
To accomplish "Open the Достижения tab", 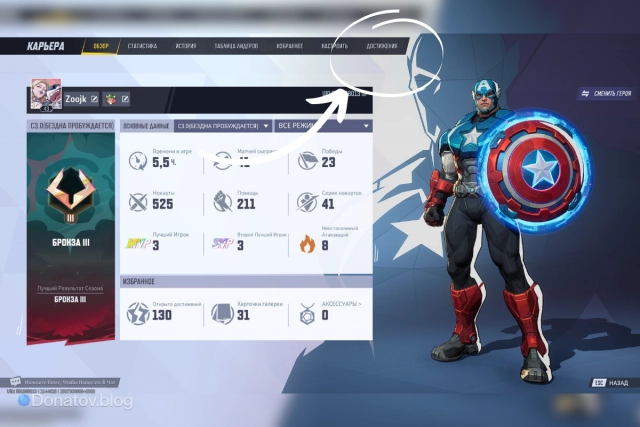I will point(381,46).
